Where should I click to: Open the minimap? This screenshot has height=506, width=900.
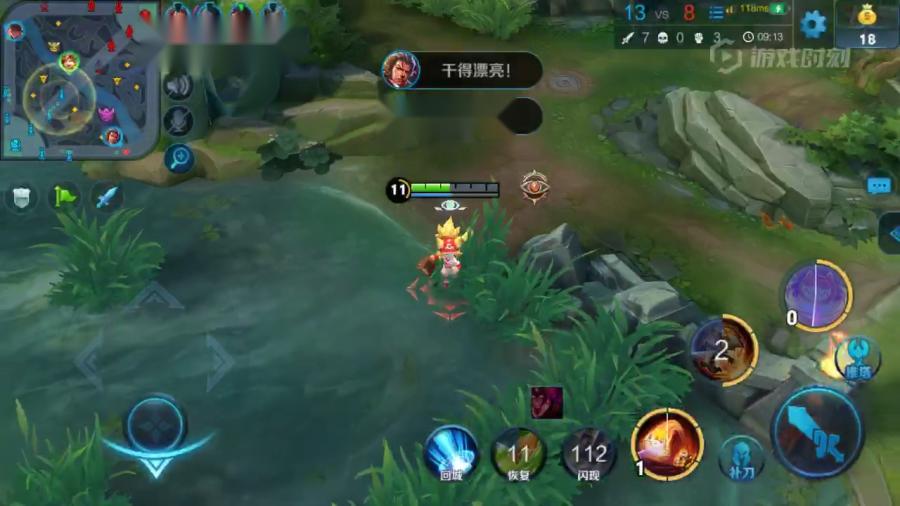(x=78, y=80)
